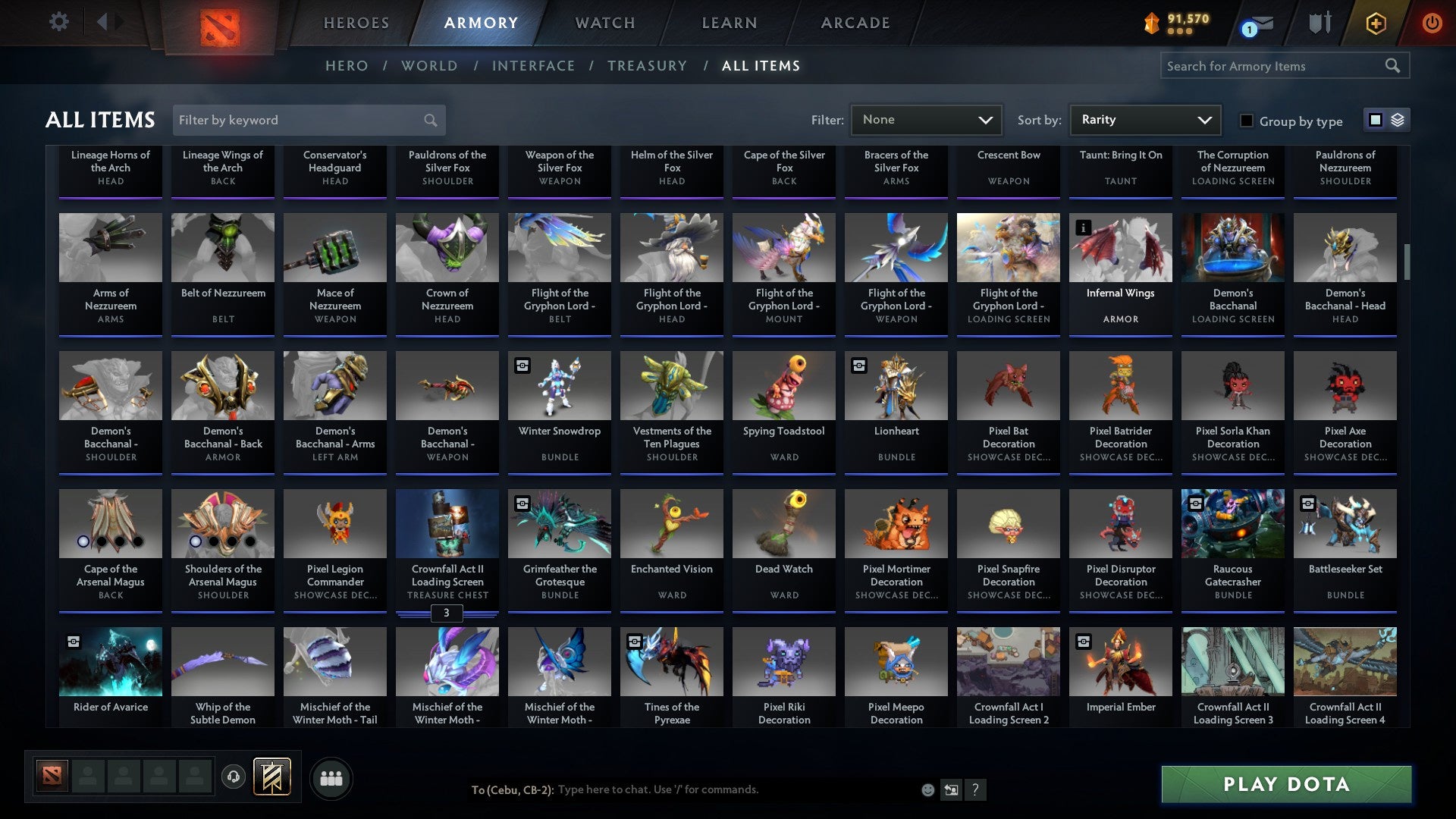Open friends list with the people icon
Image resolution: width=1456 pixels, height=819 pixels.
[330, 777]
